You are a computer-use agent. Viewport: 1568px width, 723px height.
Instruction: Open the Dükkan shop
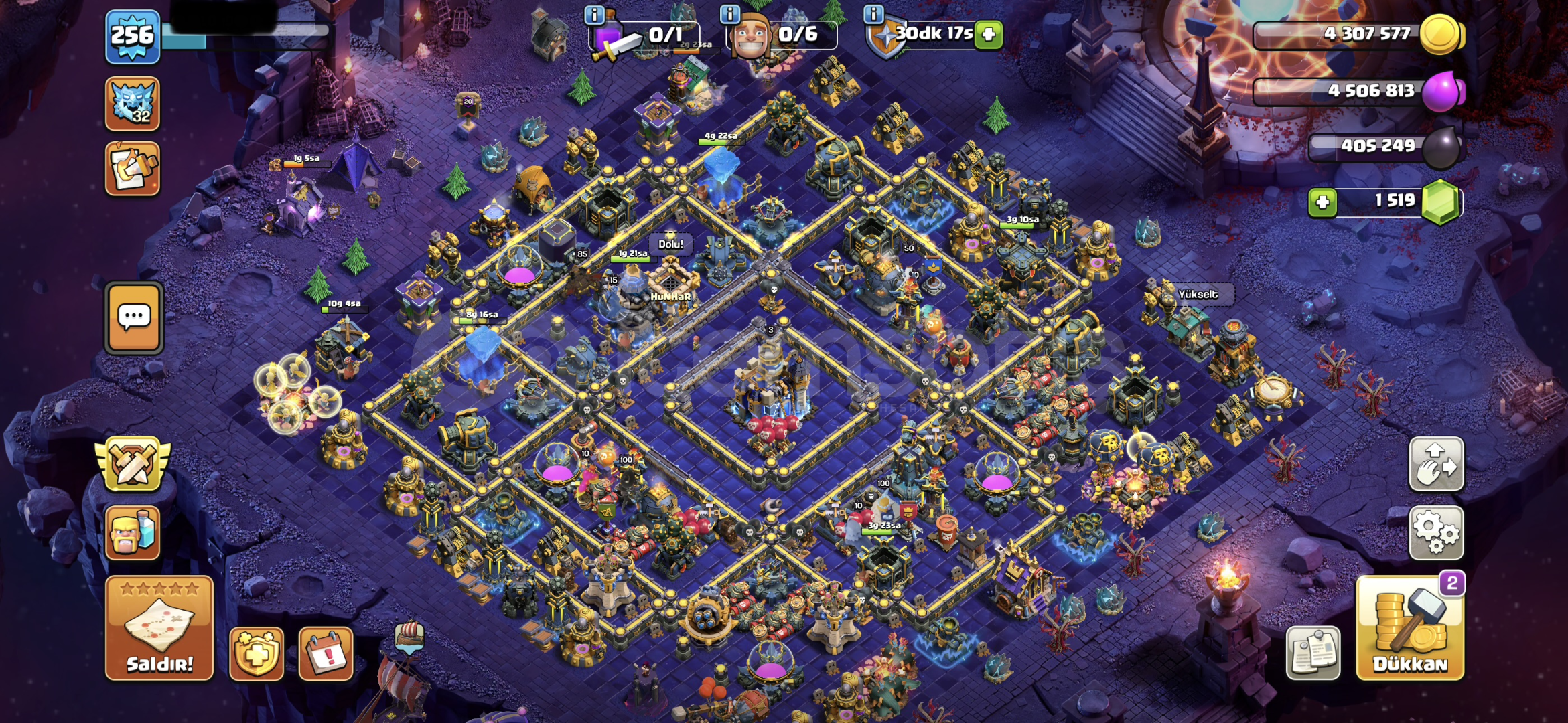(x=1410, y=628)
